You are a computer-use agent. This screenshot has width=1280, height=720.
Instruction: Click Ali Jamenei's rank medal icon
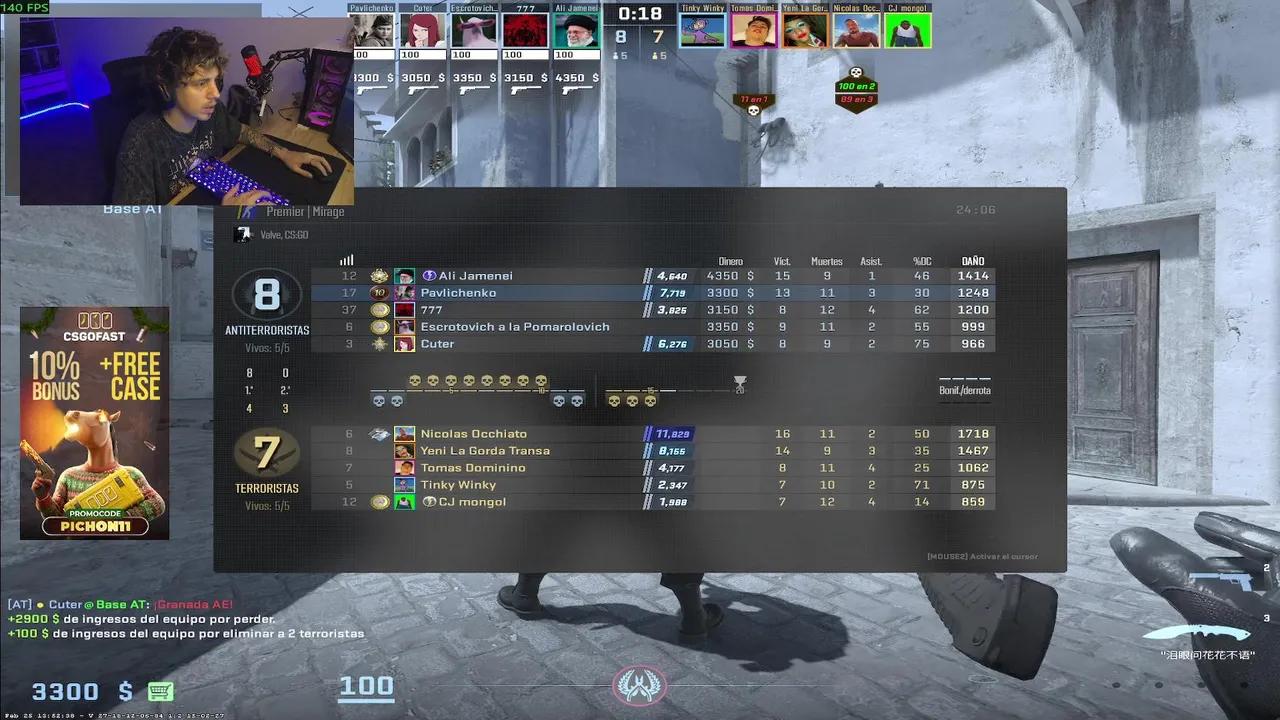381,276
